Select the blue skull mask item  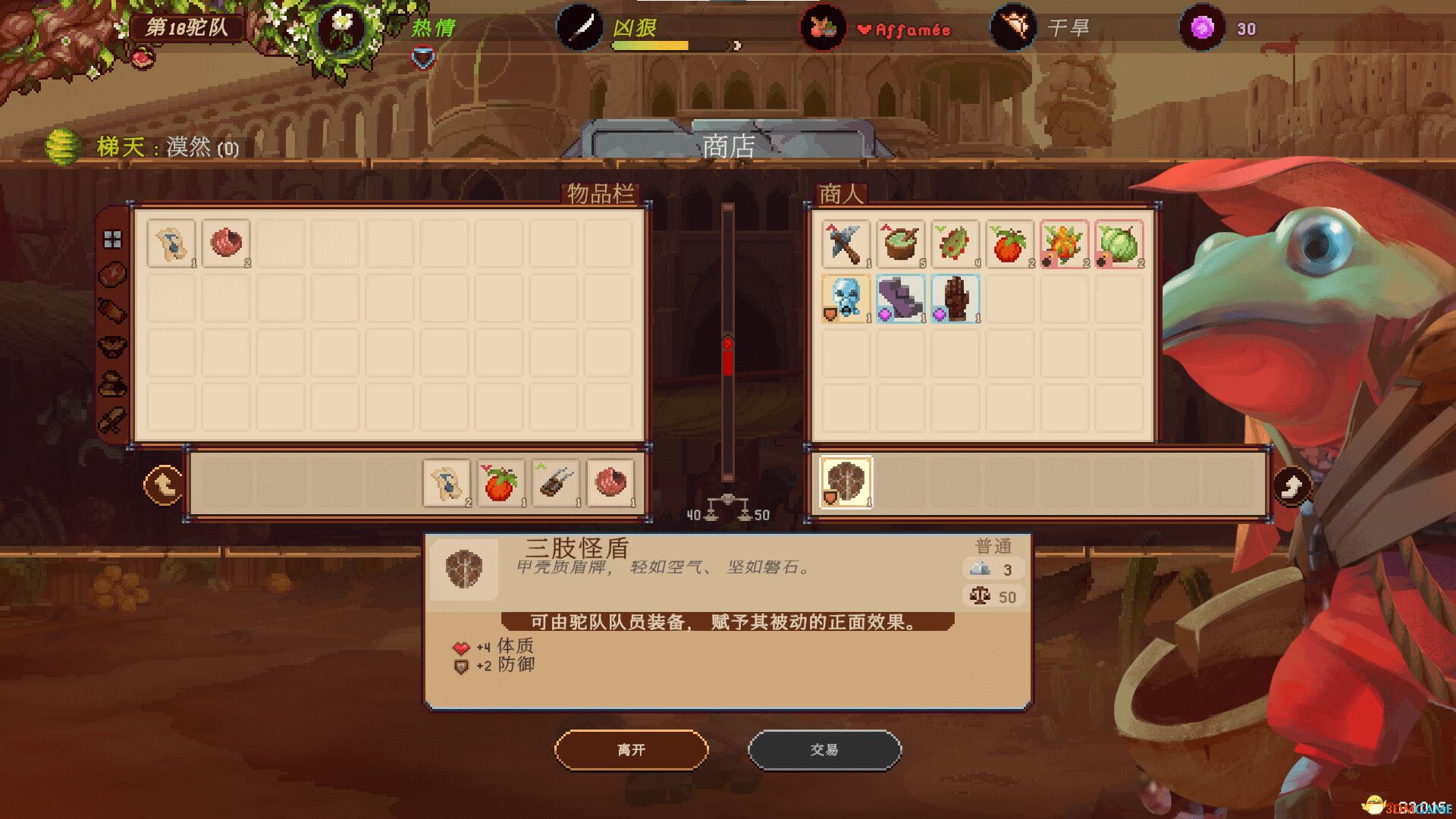coord(846,298)
